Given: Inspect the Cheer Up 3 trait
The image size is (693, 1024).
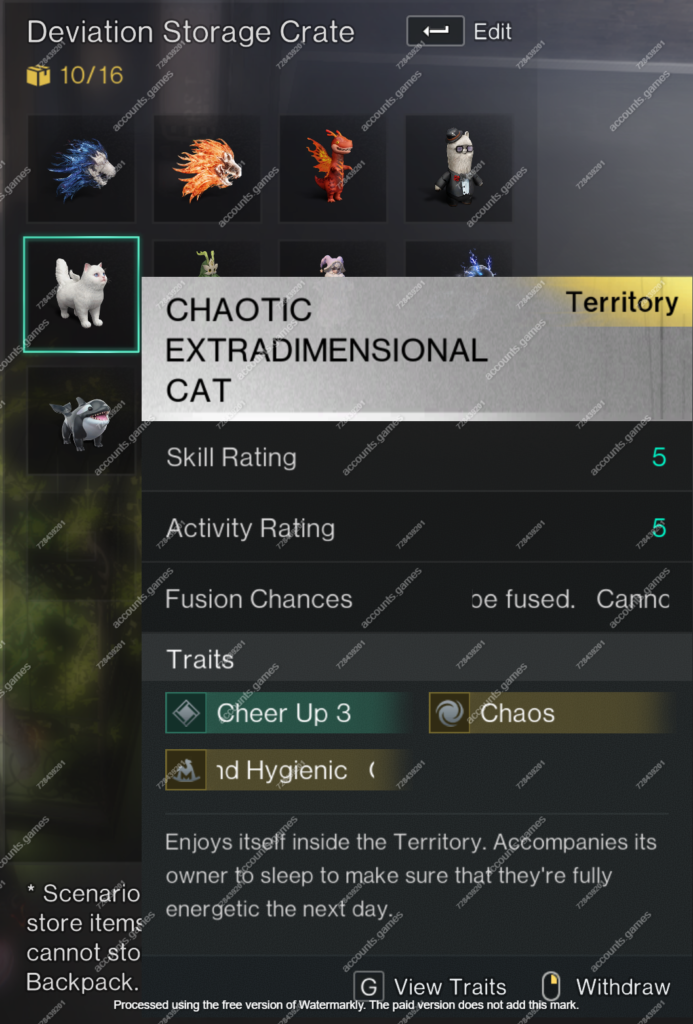Looking at the screenshot, I should (286, 713).
